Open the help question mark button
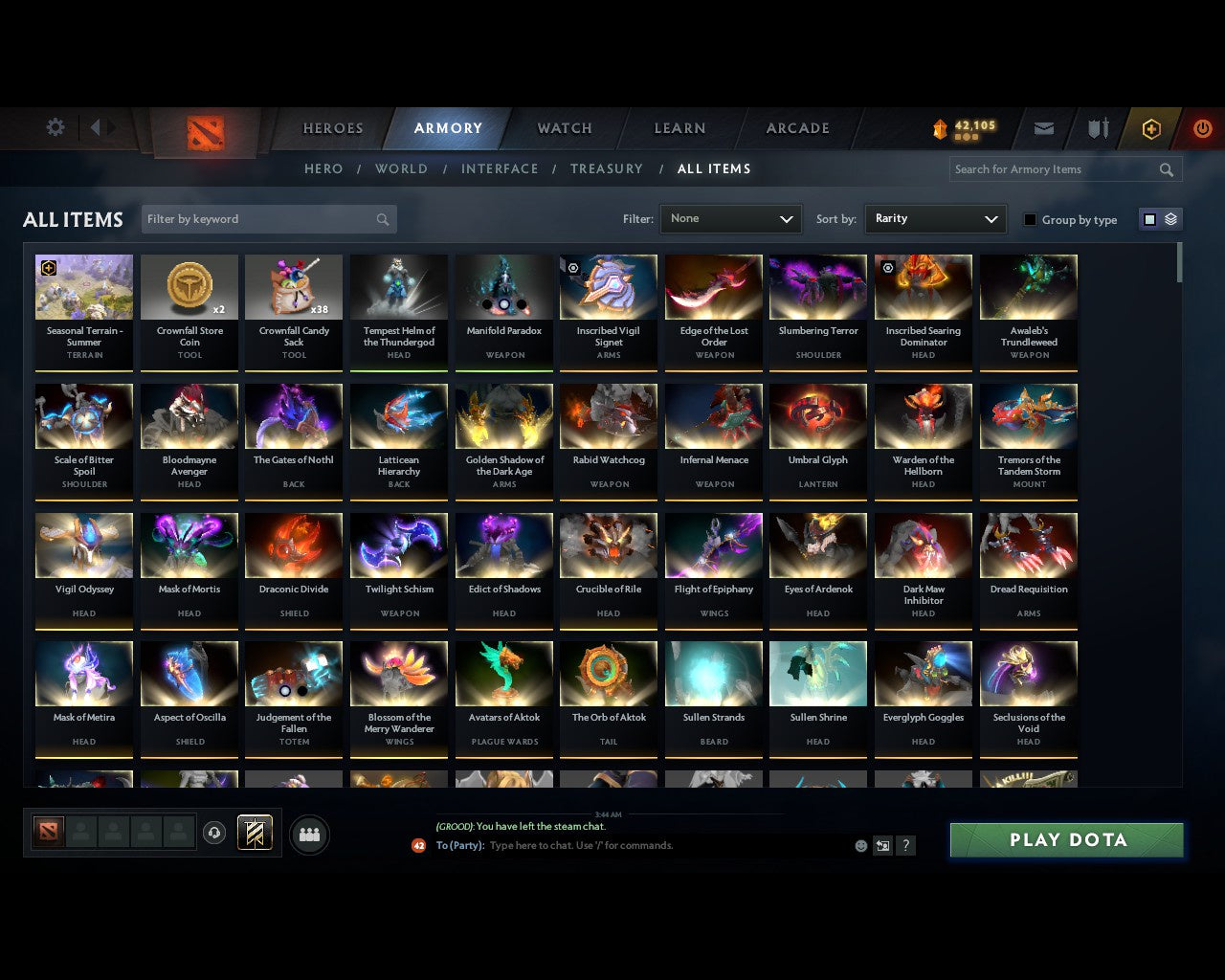Image resolution: width=1225 pixels, height=980 pixels. [x=905, y=846]
